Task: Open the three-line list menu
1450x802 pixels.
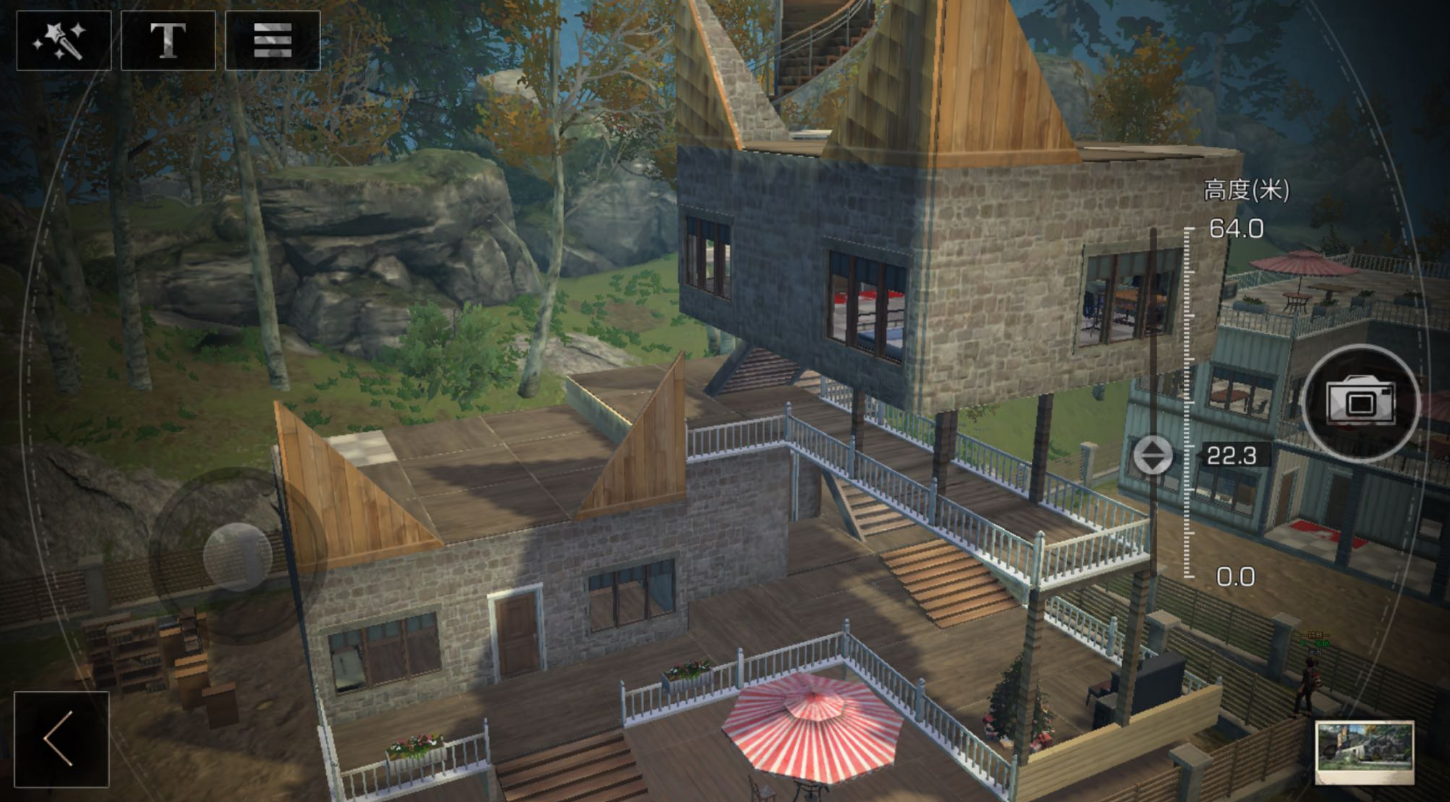Action: click(x=272, y=40)
